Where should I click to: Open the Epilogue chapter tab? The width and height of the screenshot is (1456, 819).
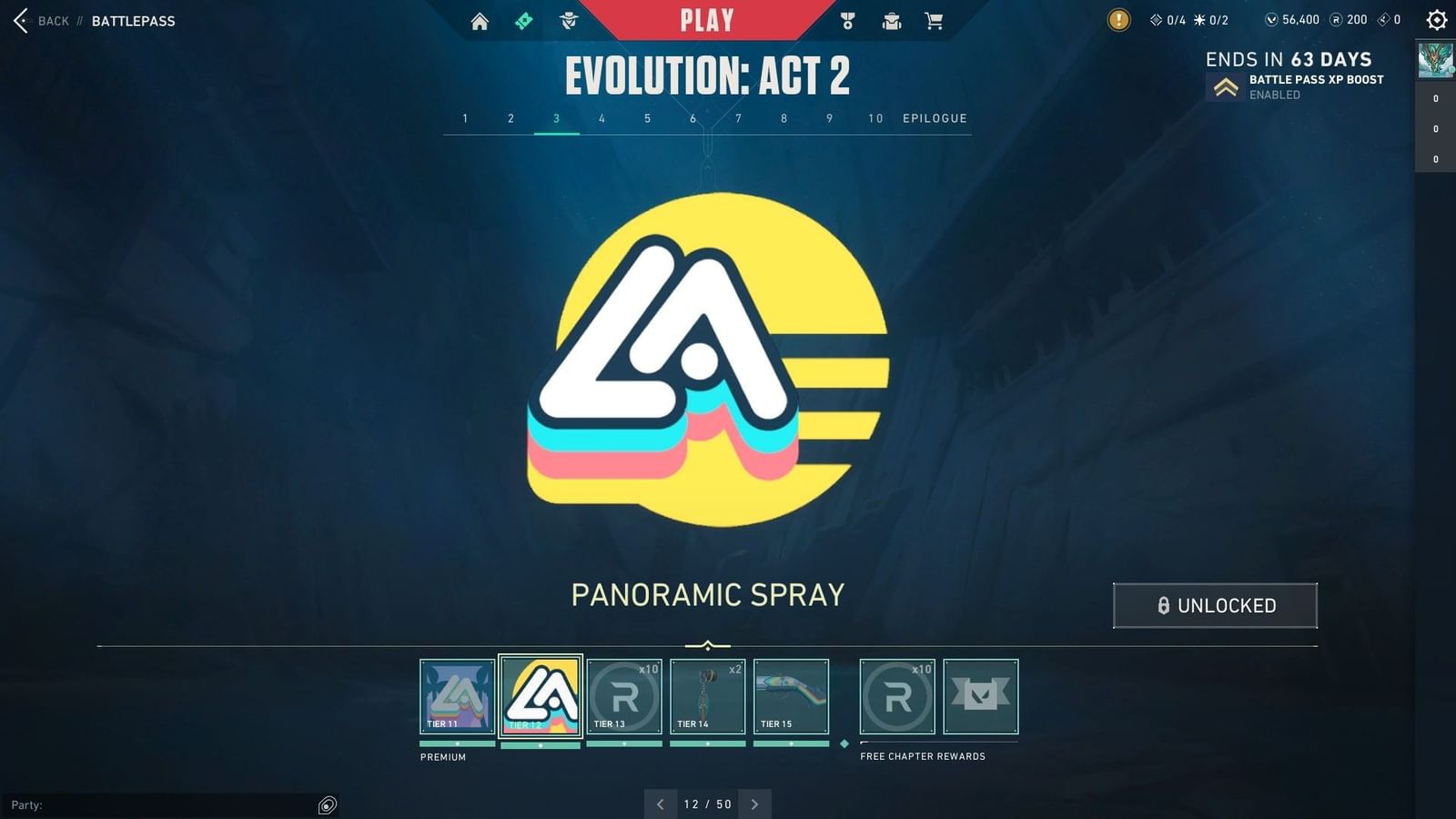click(x=934, y=118)
